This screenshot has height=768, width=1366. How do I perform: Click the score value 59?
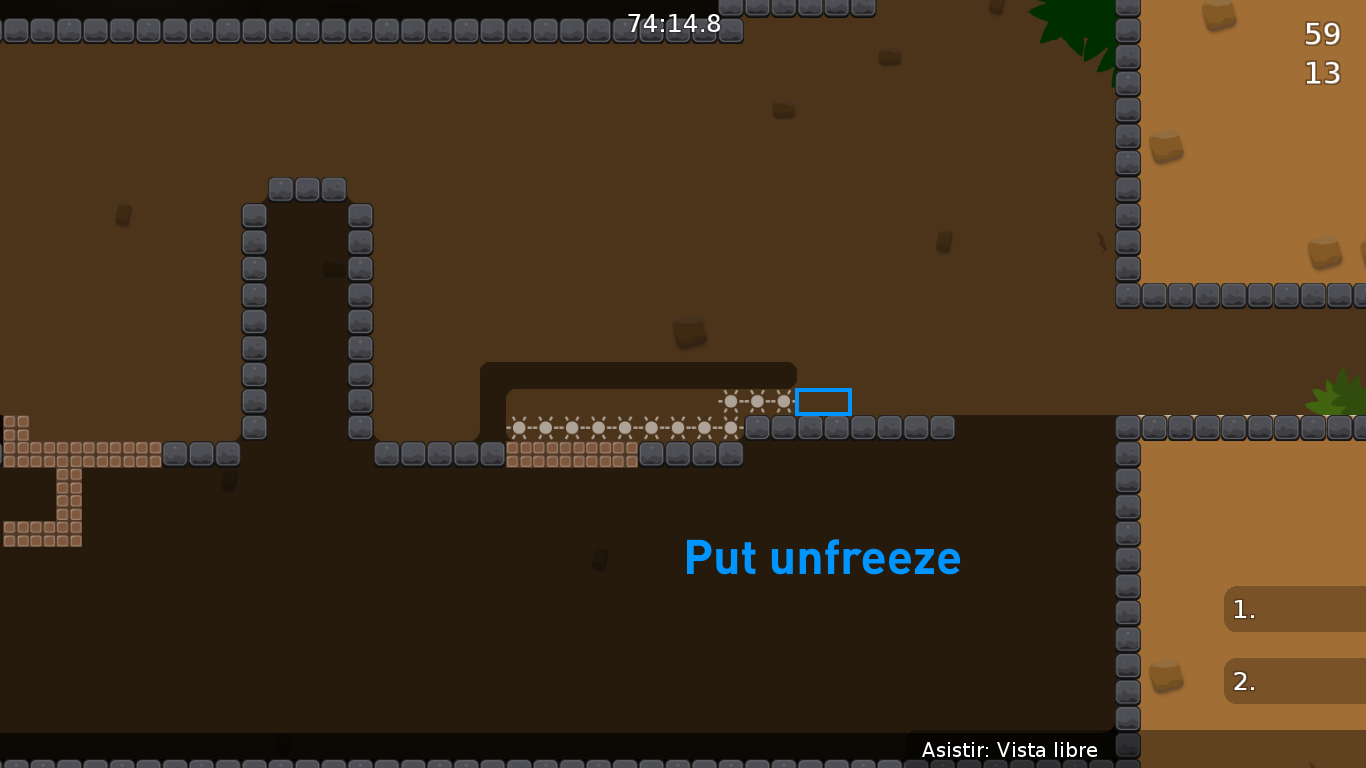[1322, 34]
